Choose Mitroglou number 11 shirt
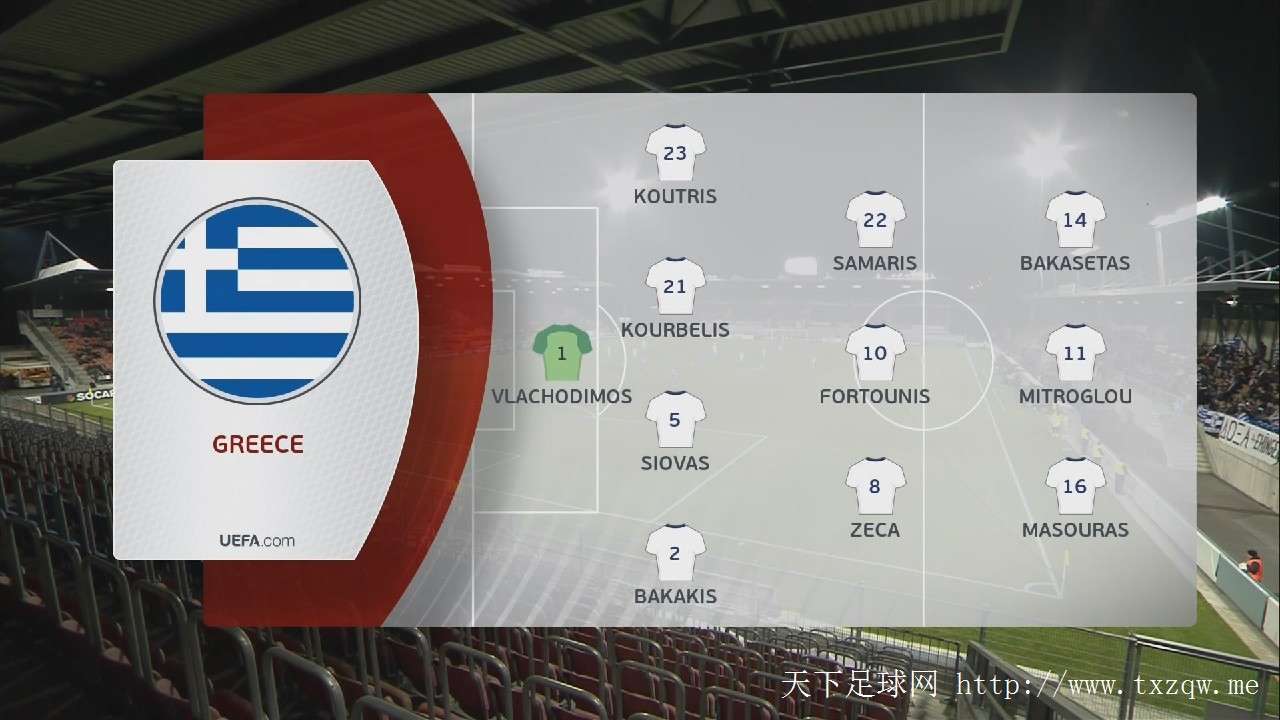 (1075, 353)
